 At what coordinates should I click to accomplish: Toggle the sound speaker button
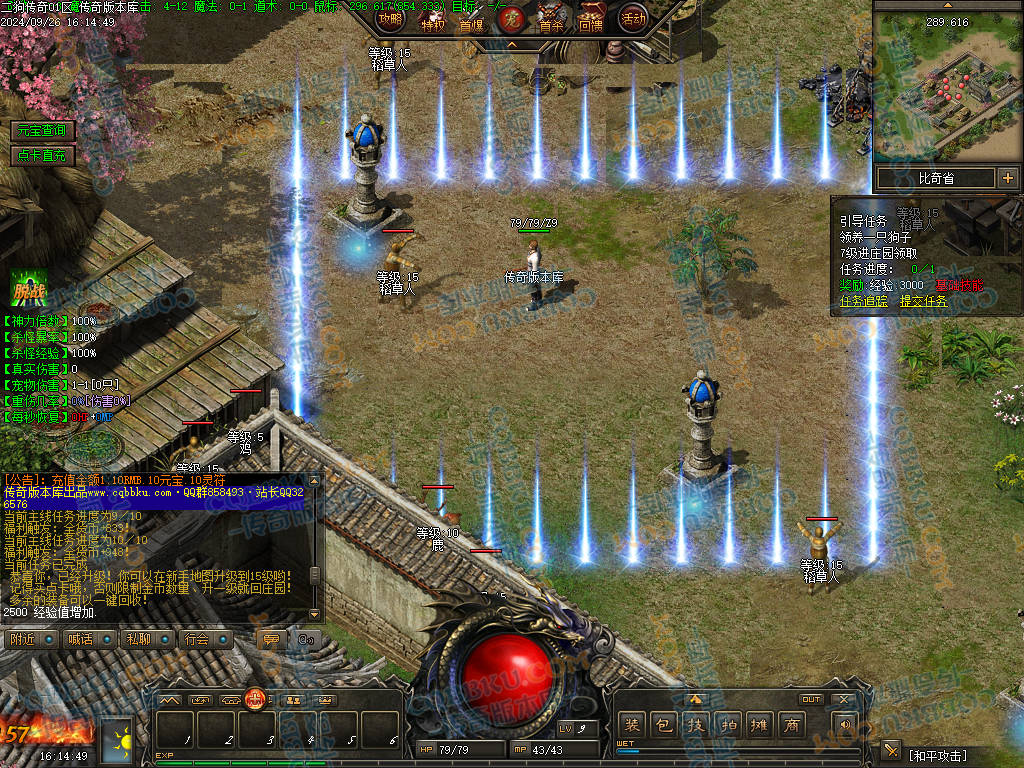point(846,725)
